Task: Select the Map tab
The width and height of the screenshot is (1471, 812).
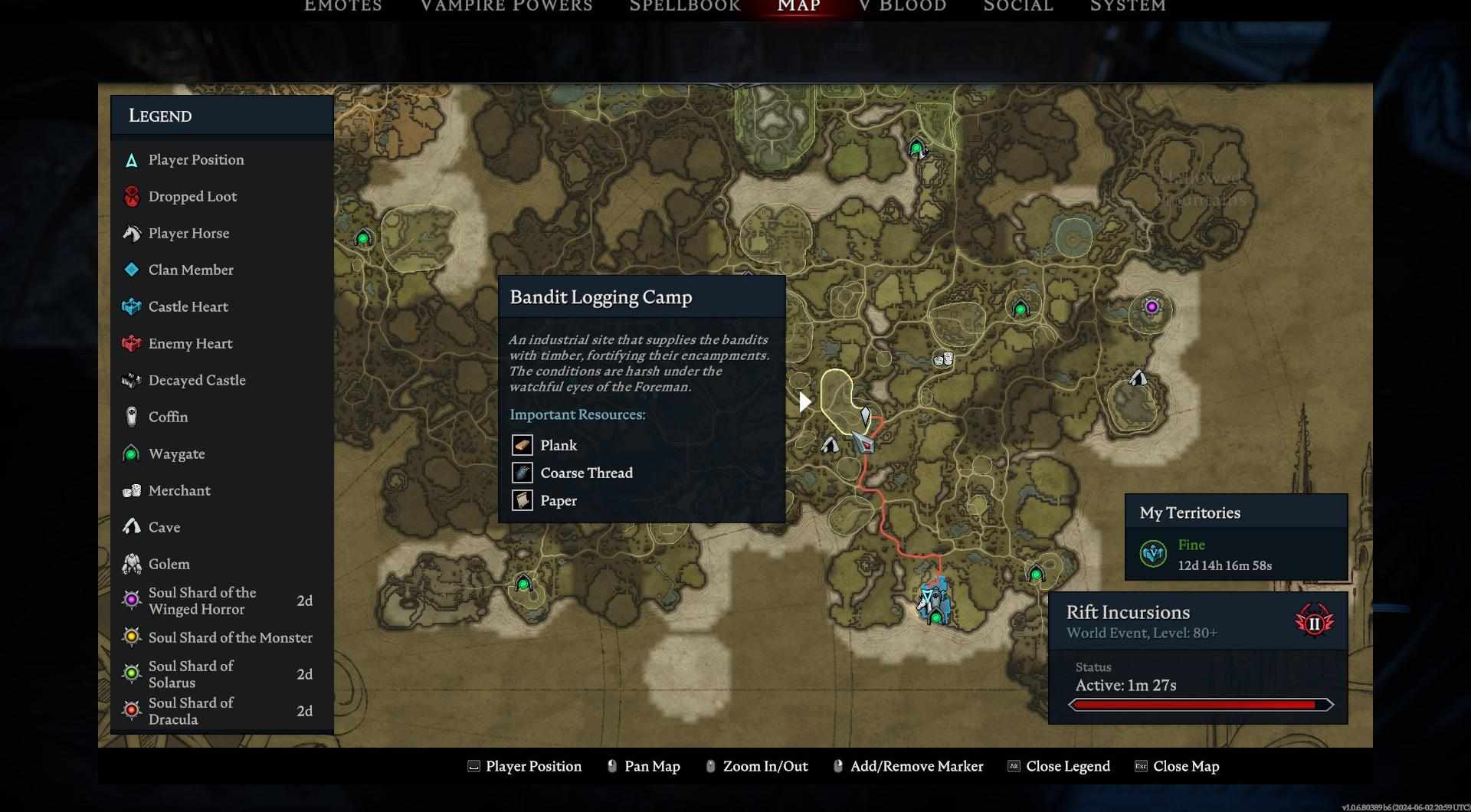Action: 798,6
